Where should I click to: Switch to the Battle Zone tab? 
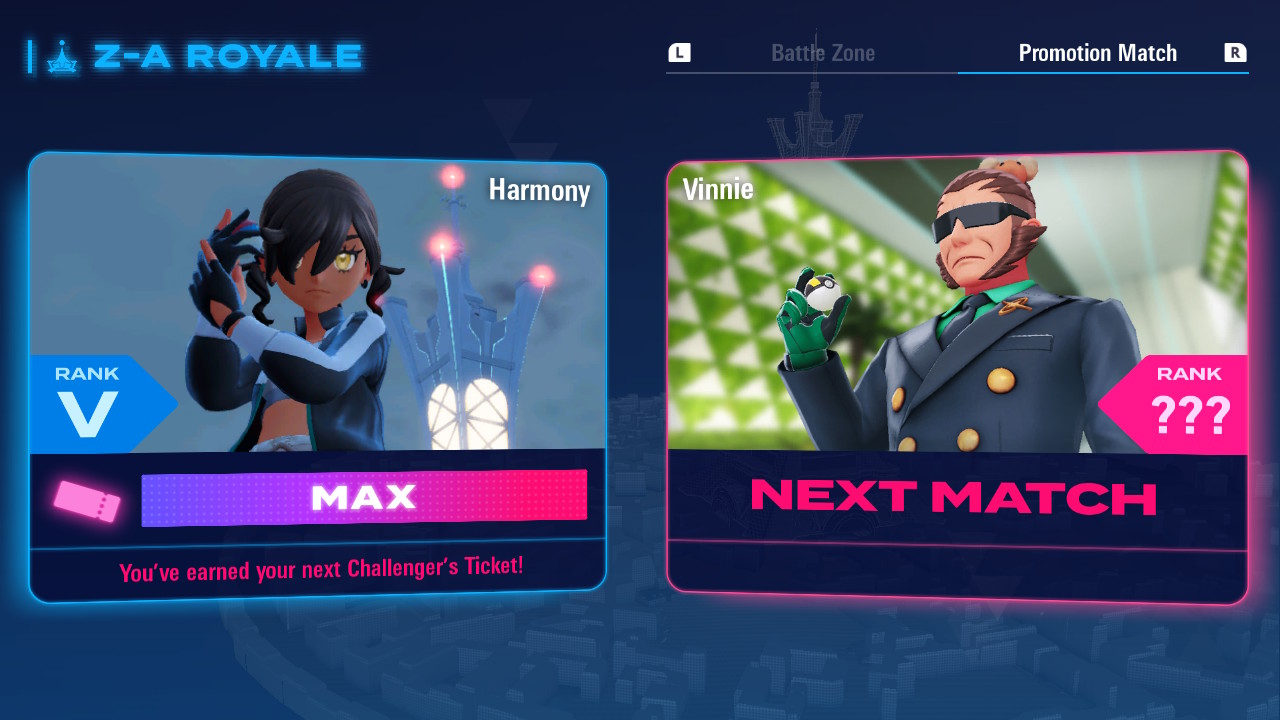822,53
